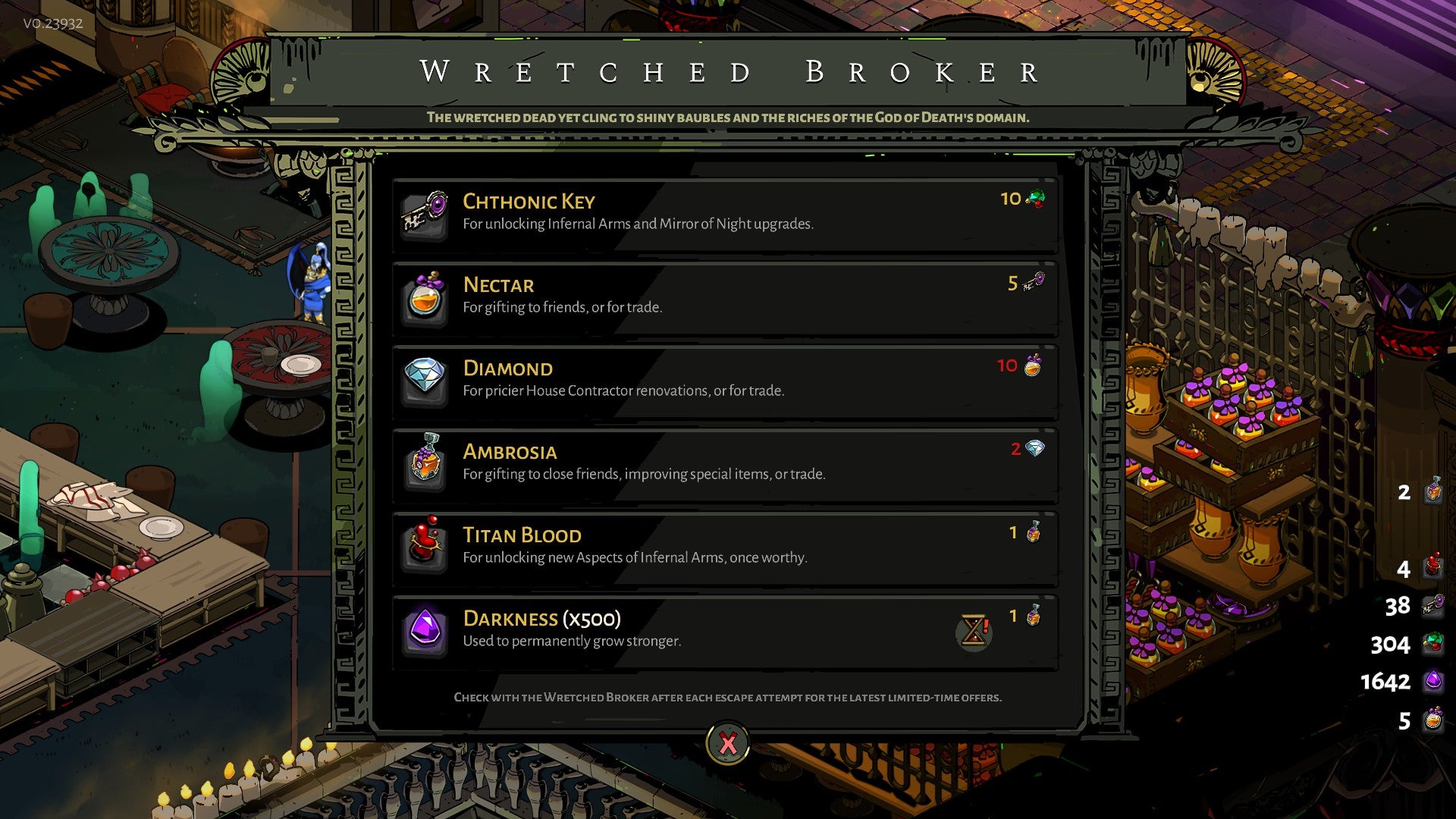Purchase Titan Blood from the broker
Screen dimensions: 1456x819
724,548
